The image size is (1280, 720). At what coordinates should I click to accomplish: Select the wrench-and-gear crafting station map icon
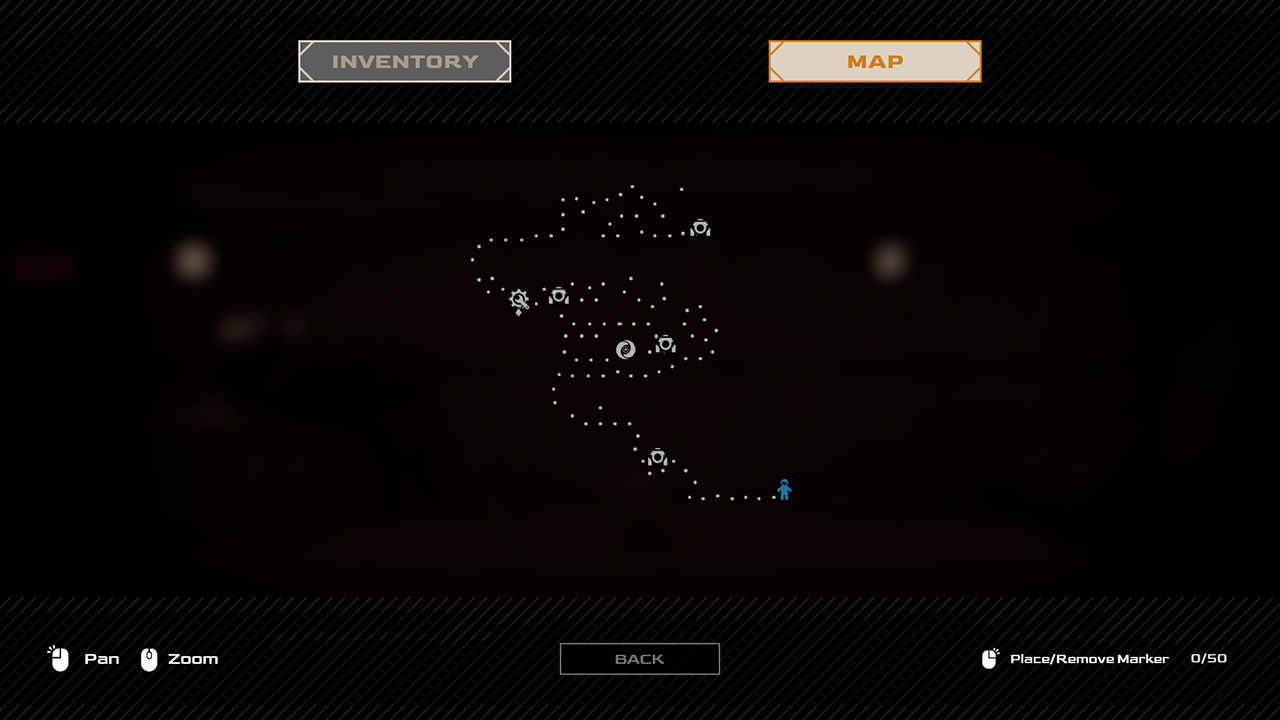click(x=519, y=298)
